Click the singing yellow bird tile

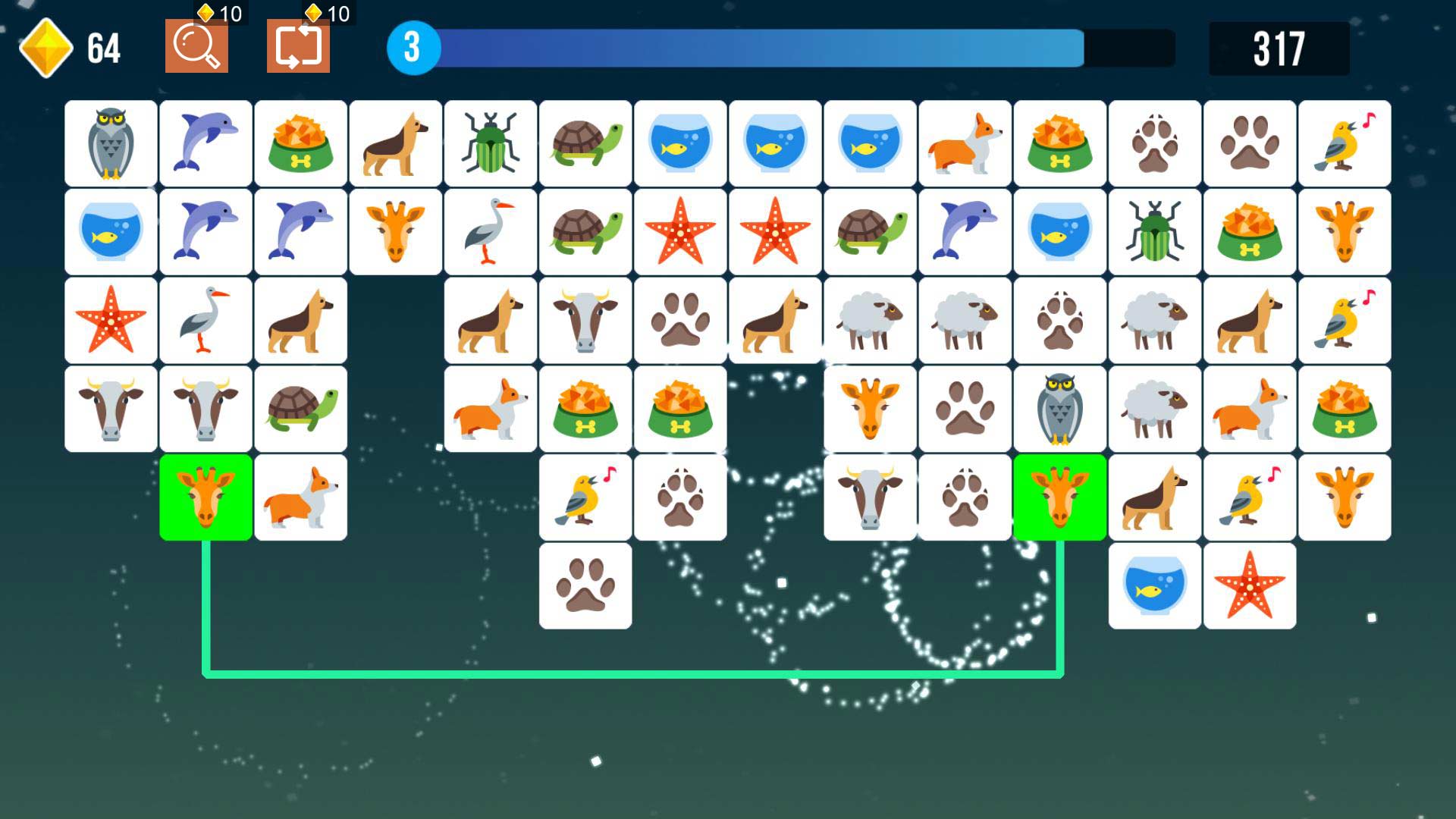585,497
